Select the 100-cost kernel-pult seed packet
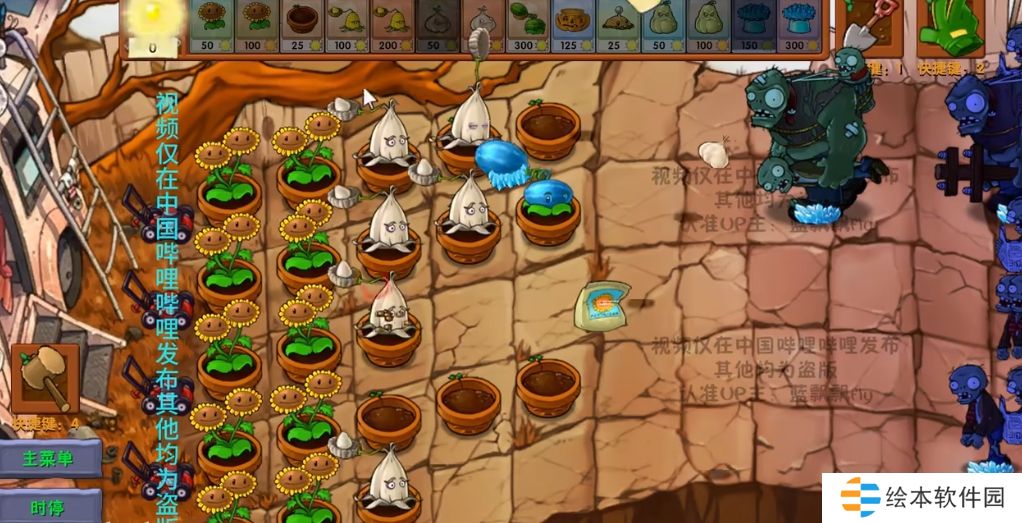This screenshot has width=1022, height=523. [345, 26]
